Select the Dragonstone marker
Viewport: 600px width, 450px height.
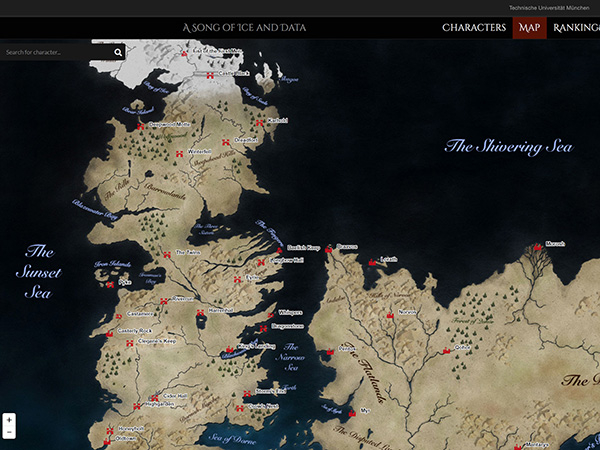point(262,327)
